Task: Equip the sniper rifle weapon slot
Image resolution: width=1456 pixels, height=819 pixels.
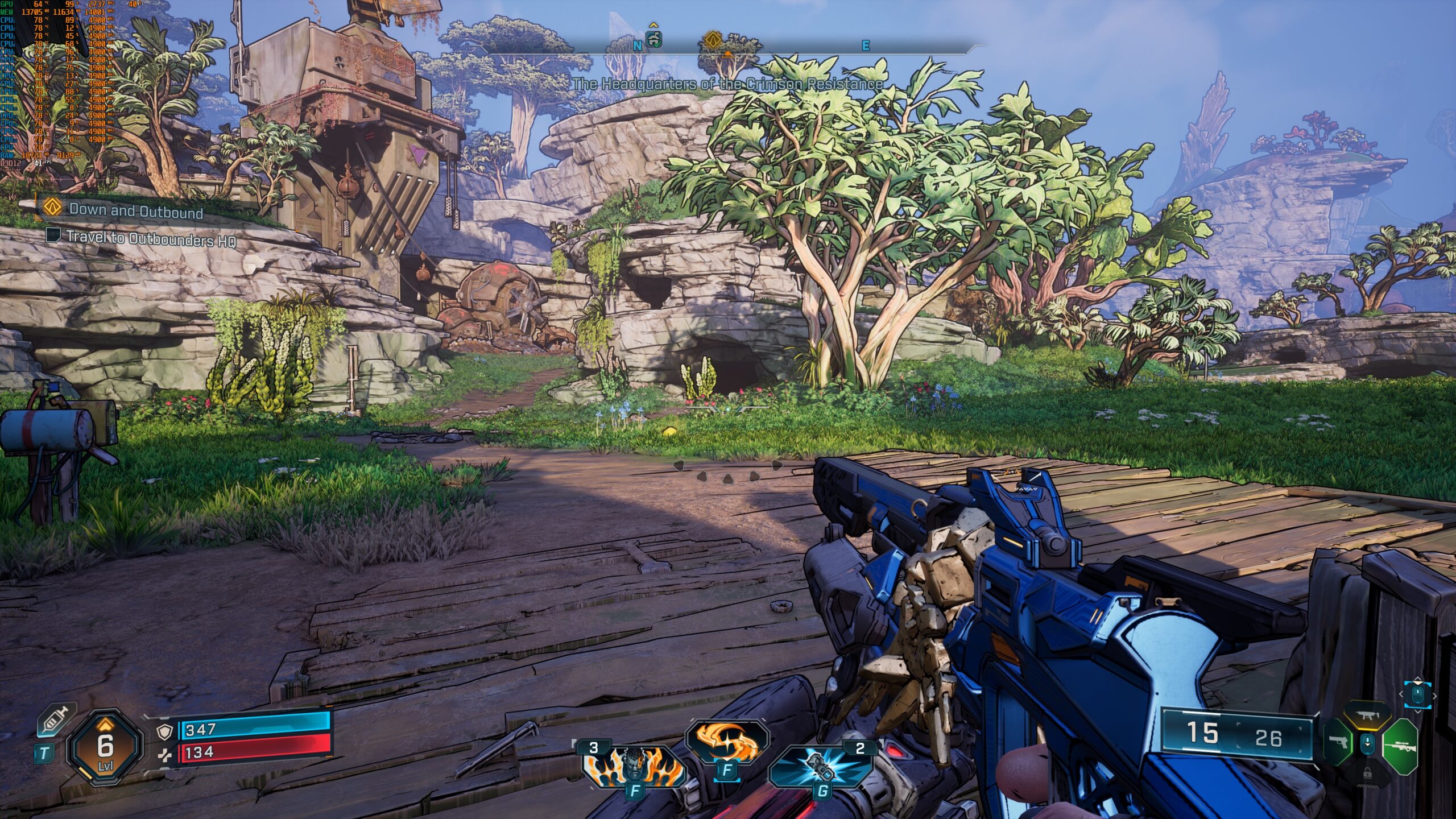Action: (x=1400, y=746)
